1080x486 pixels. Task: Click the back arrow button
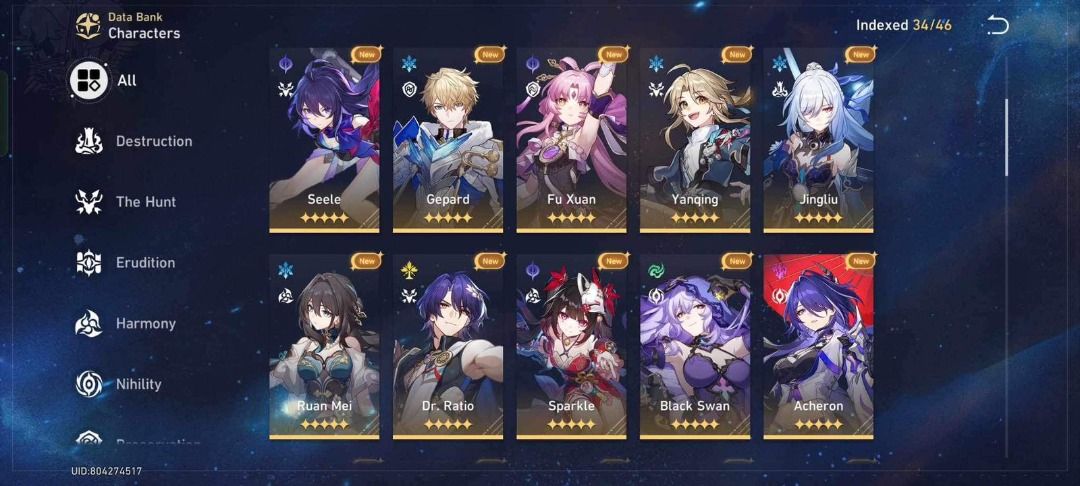997,25
